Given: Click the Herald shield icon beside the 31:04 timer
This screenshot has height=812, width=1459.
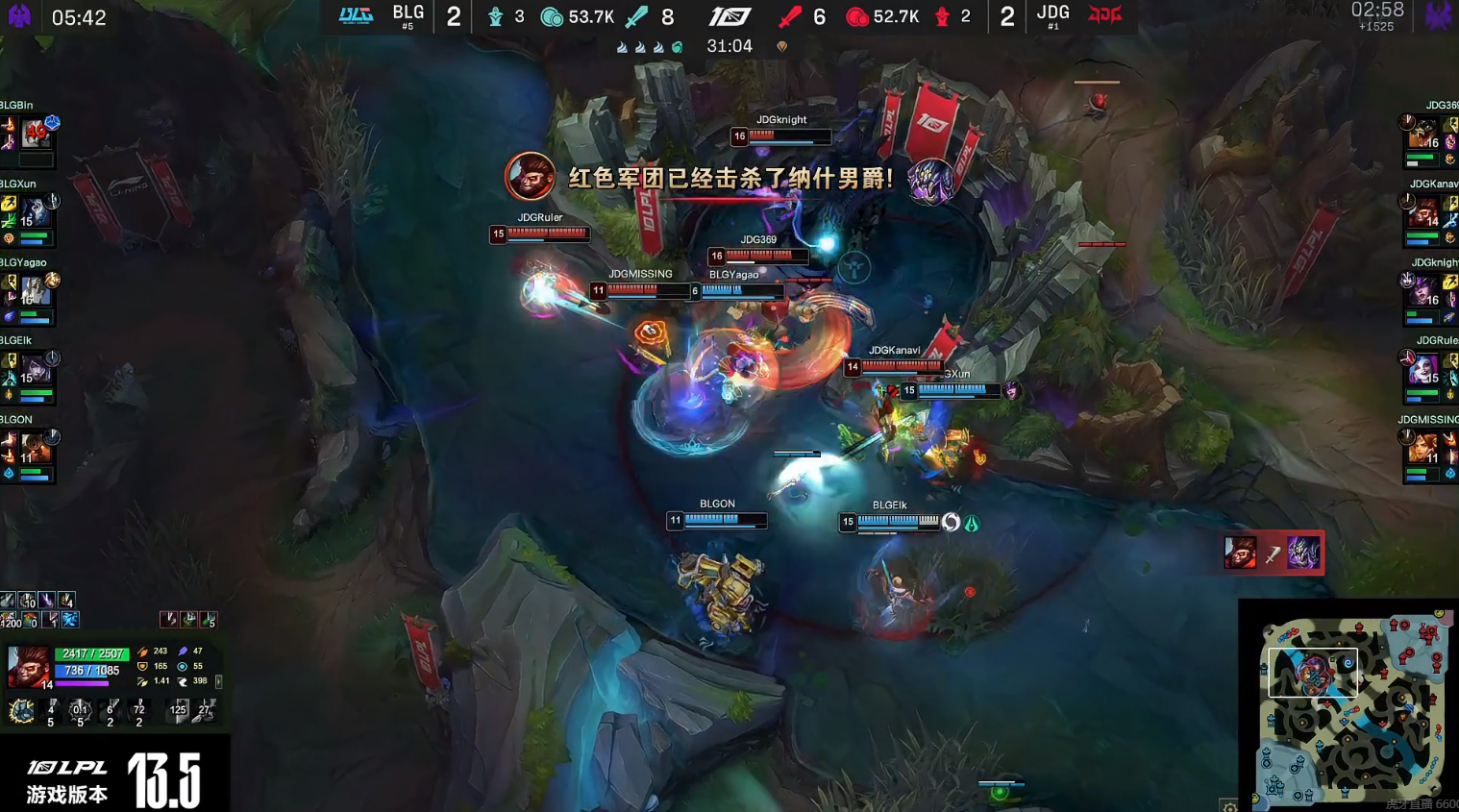Looking at the screenshot, I should click(x=783, y=45).
